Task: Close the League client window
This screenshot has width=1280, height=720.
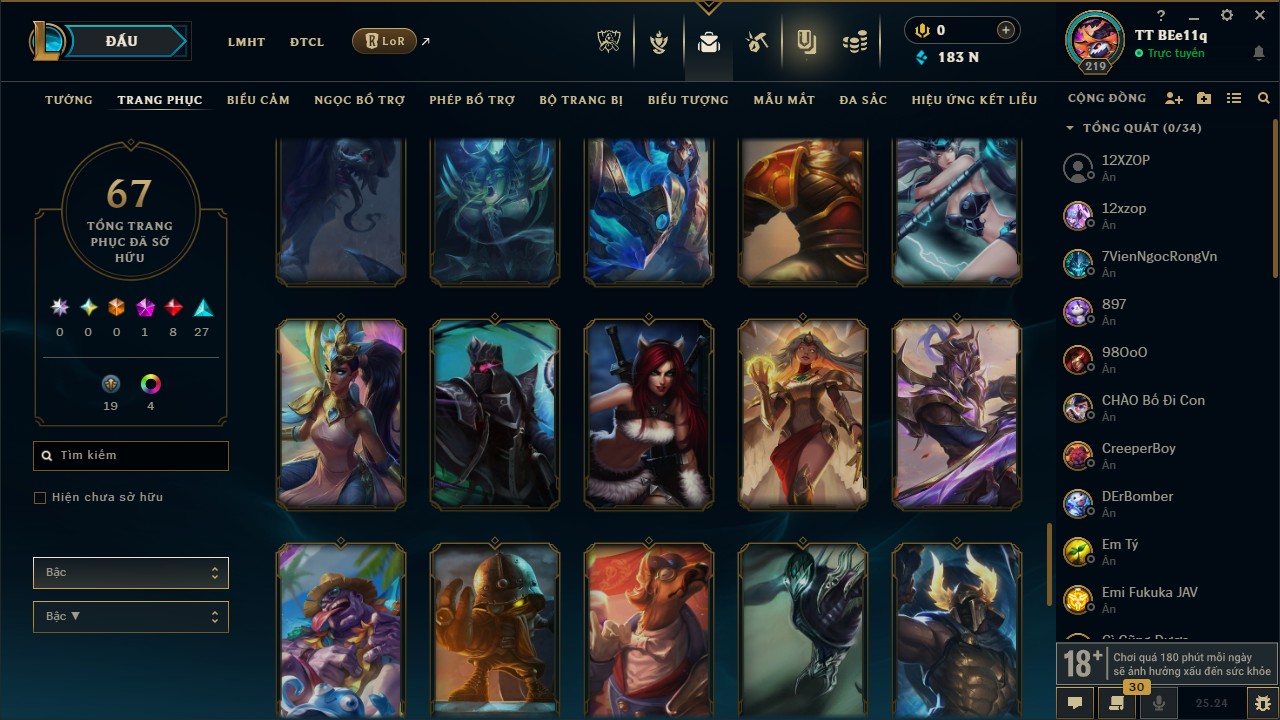Action: pyautogui.click(x=1259, y=16)
